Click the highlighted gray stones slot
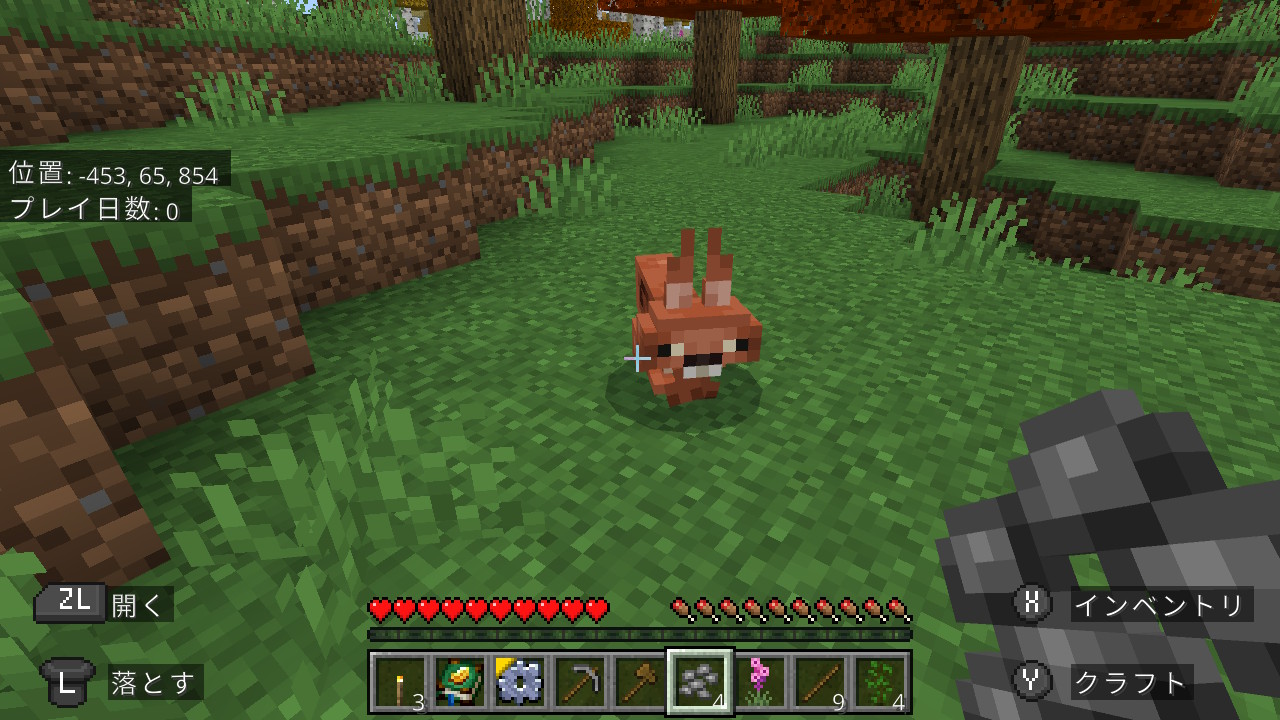The width and height of the screenshot is (1280, 720). click(x=700, y=682)
